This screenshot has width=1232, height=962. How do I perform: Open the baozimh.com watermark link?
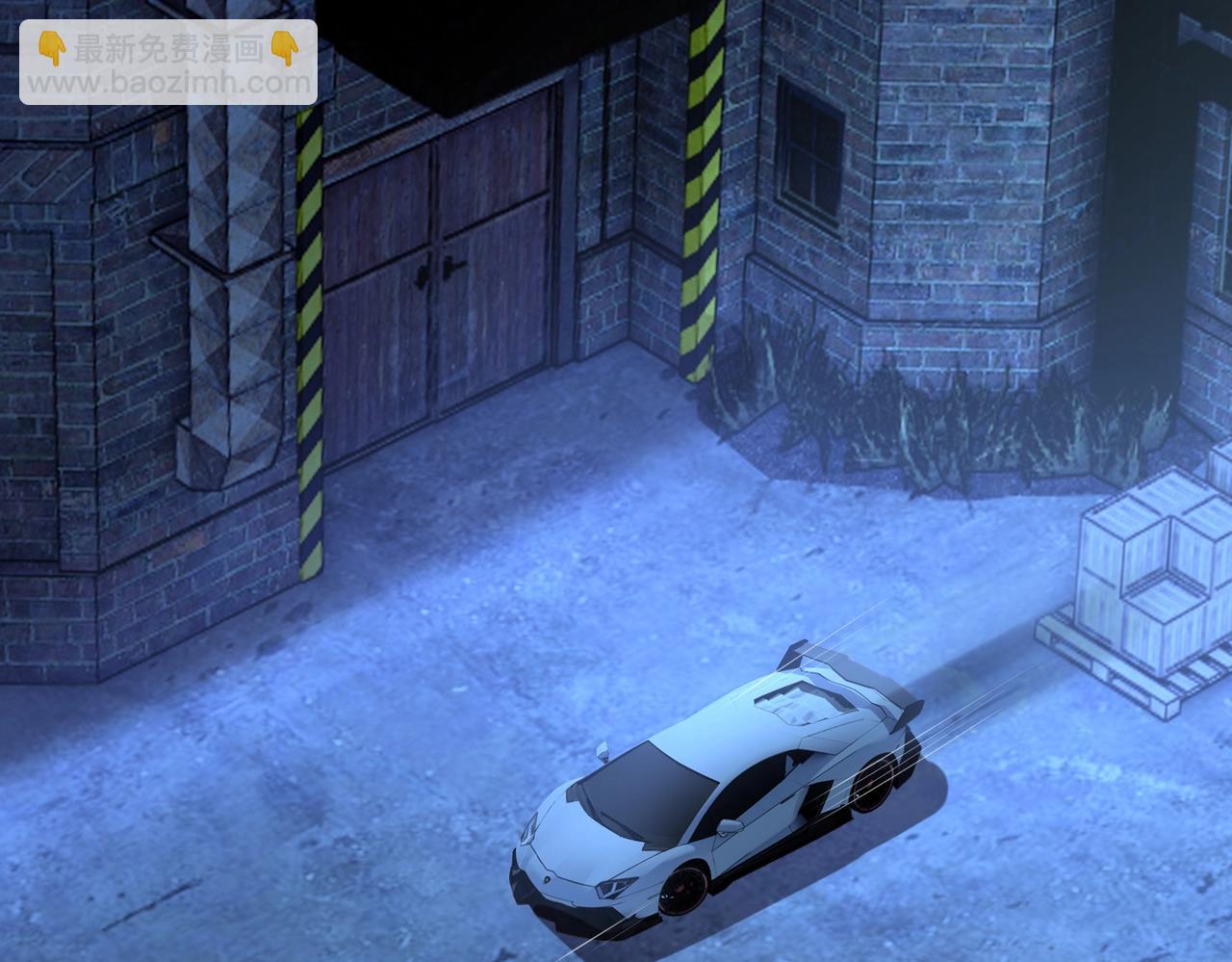pos(168,83)
